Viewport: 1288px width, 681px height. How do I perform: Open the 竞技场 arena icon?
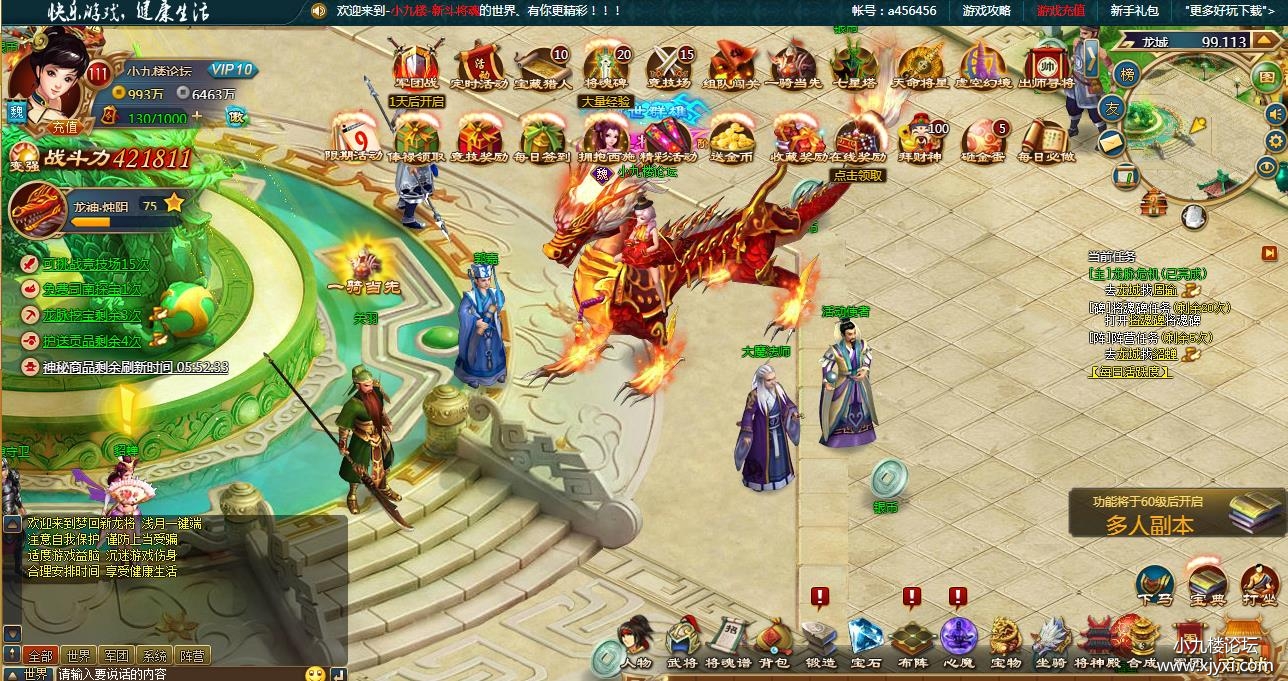669,65
